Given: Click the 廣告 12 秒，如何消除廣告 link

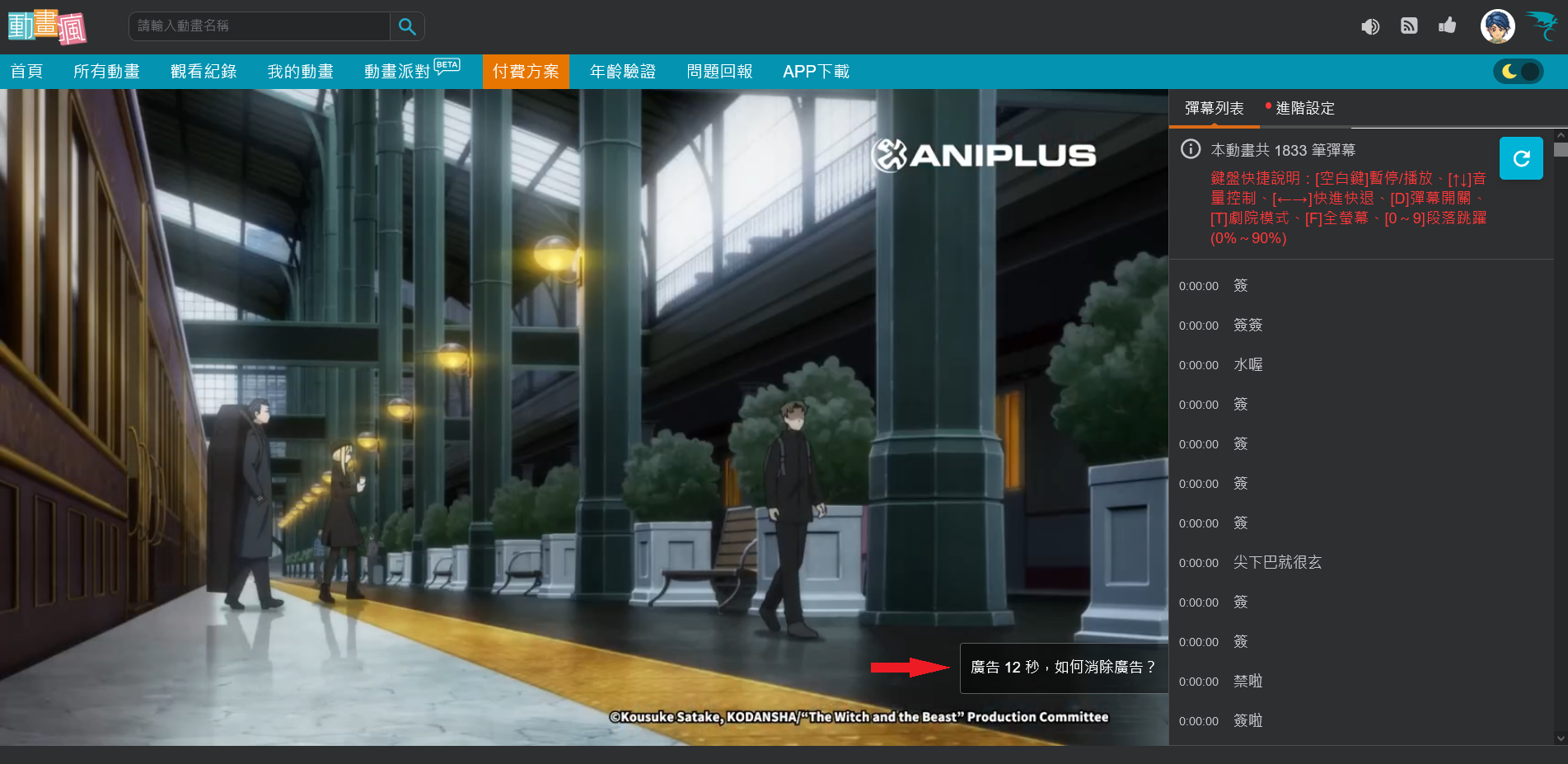Looking at the screenshot, I should click(1062, 668).
